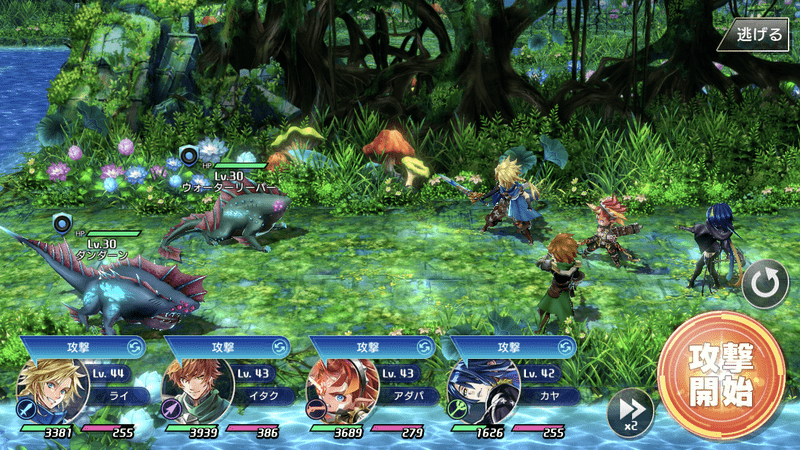Select イタク's character portrait

click(192, 392)
